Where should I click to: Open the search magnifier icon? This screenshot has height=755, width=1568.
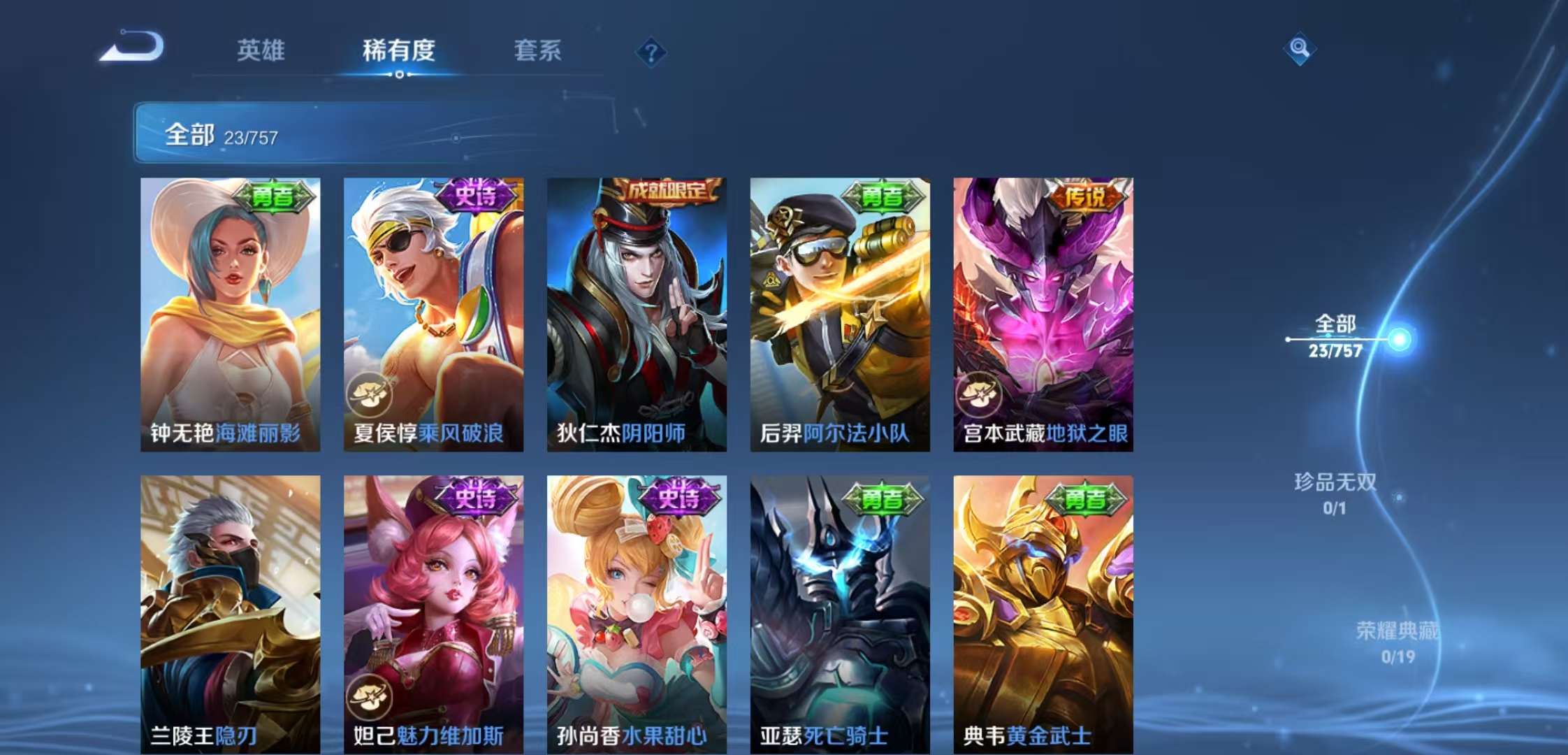click(x=1302, y=49)
